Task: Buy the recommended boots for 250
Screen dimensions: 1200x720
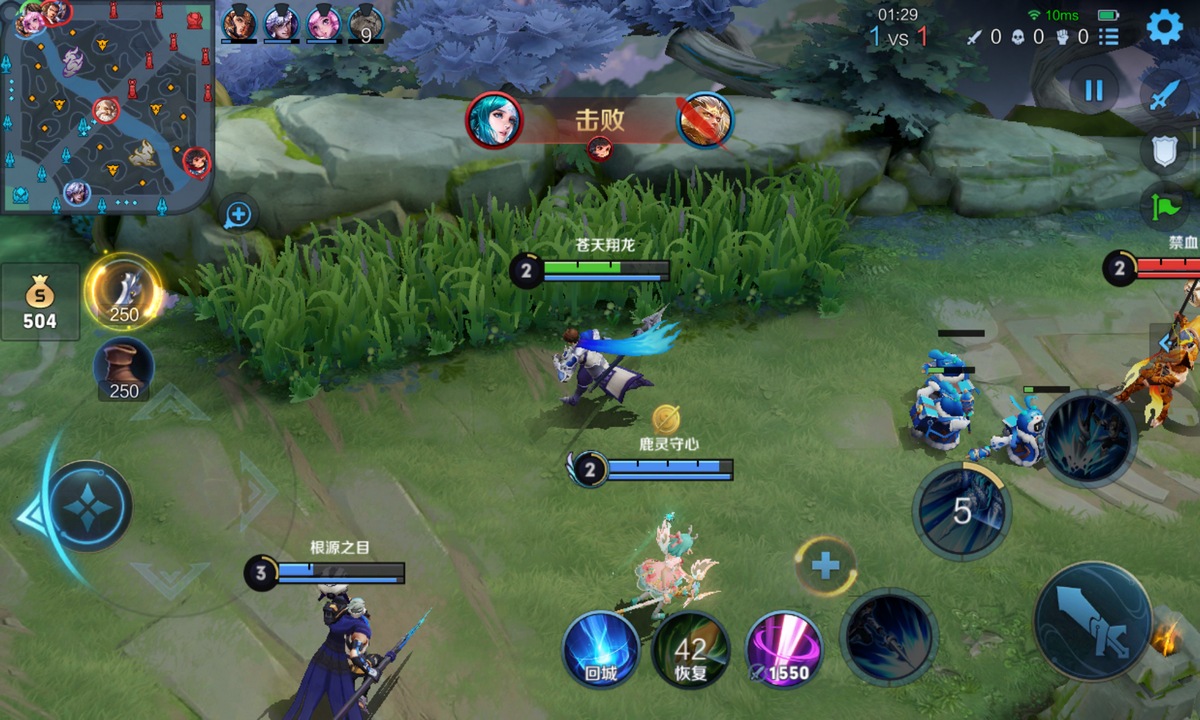Action: pyautogui.click(x=124, y=368)
